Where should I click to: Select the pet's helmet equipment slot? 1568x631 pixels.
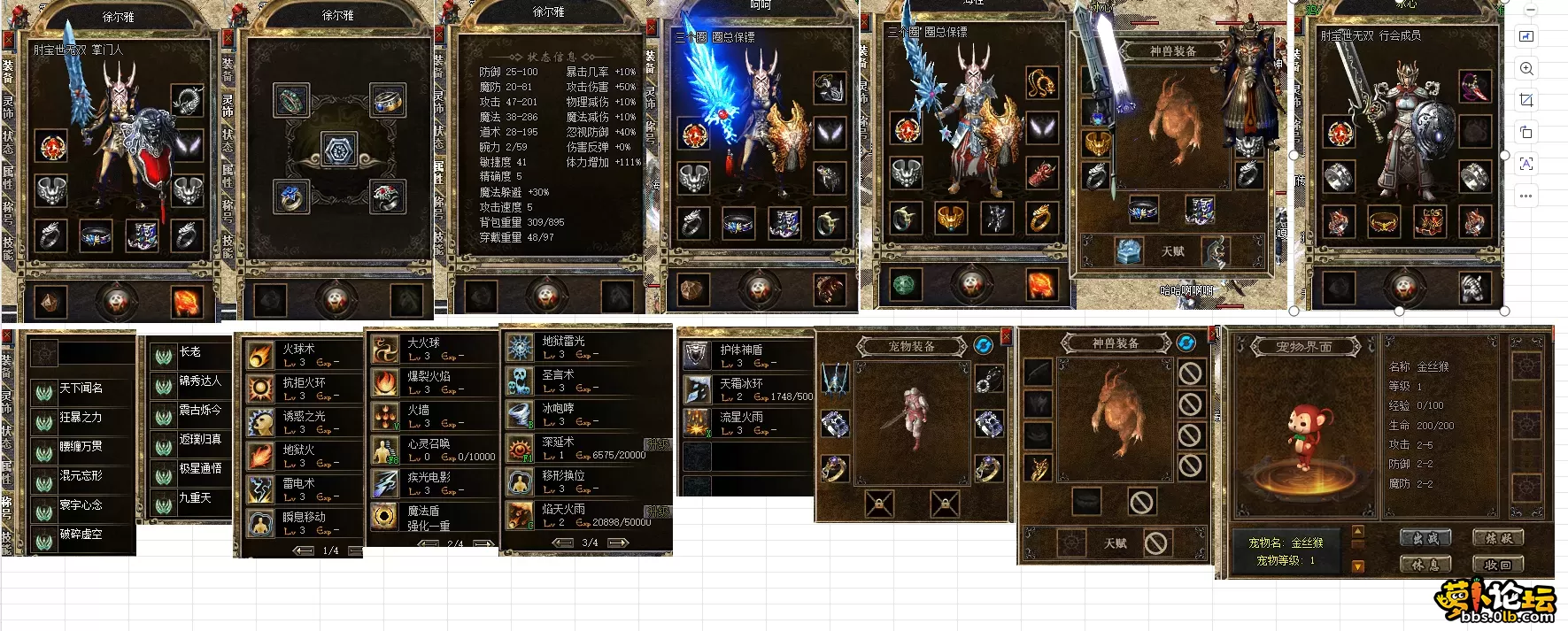coord(834,379)
